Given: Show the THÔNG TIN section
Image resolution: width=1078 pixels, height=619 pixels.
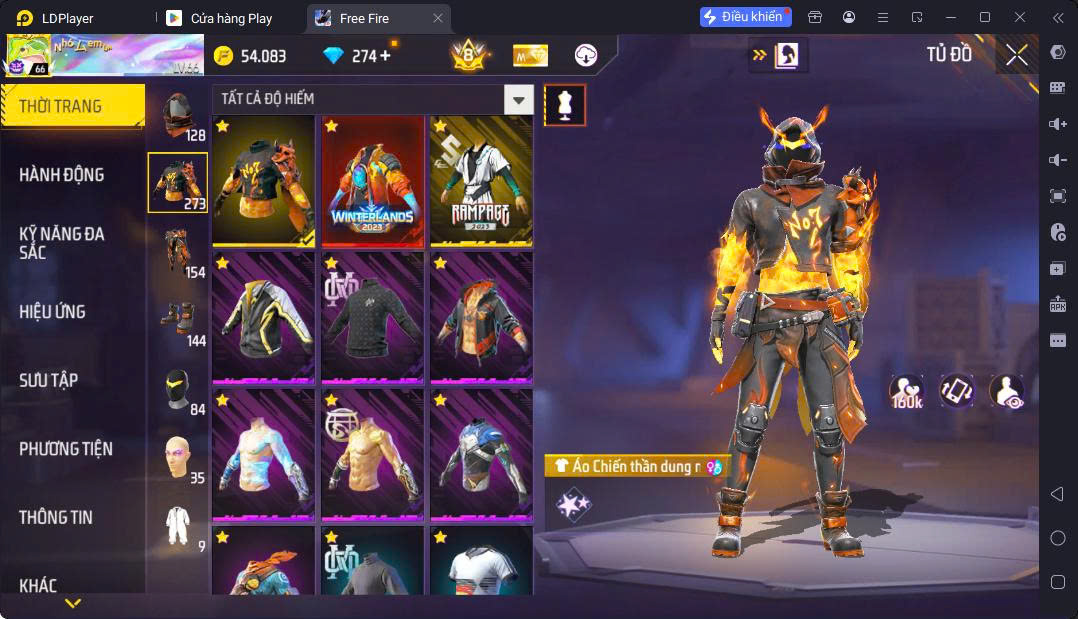Looking at the screenshot, I should [x=56, y=517].
